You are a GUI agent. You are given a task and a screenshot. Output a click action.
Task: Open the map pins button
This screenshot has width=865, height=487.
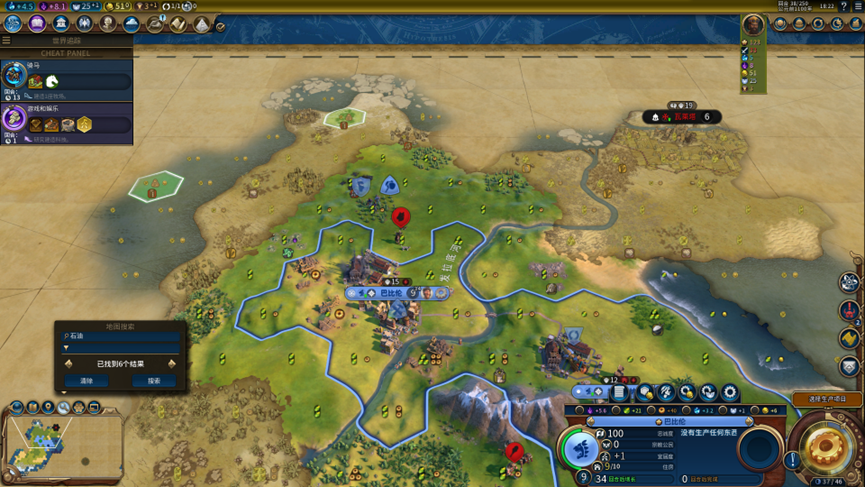pyautogui.click(x=48, y=407)
